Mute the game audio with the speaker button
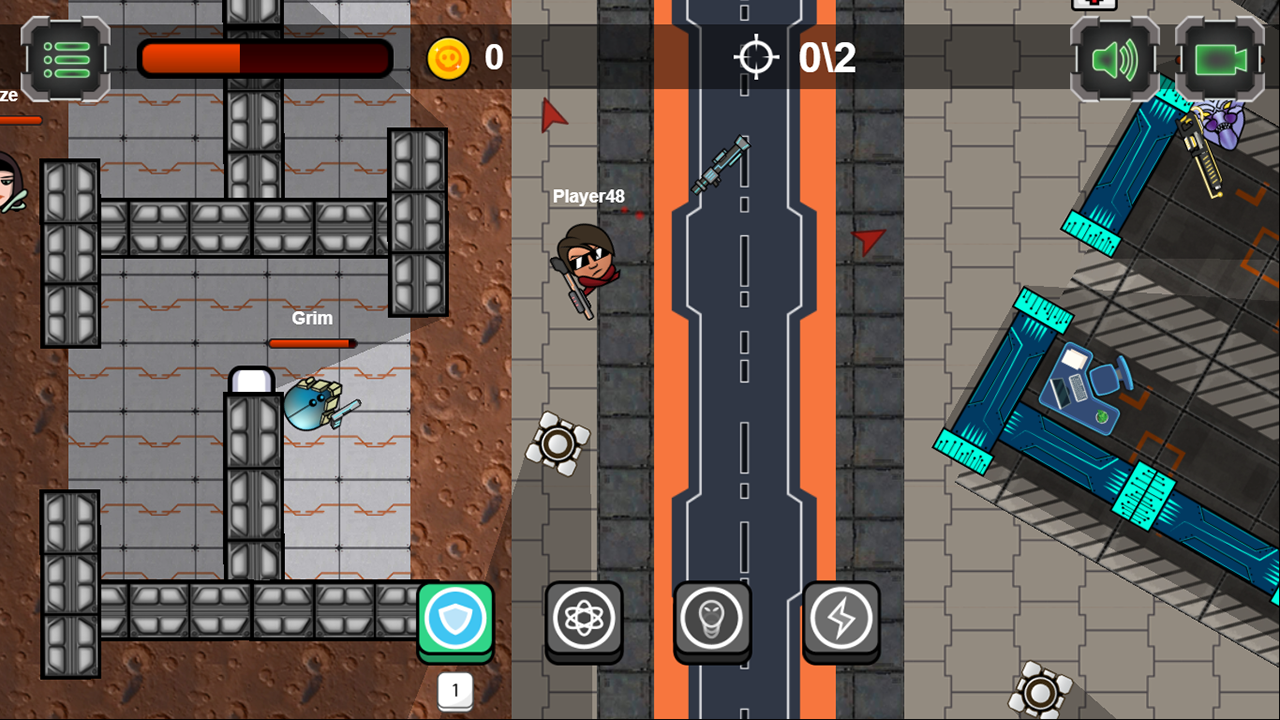The width and height of the screenshot is (1280, 720). pyautogui.click(x=1113, y=57)
